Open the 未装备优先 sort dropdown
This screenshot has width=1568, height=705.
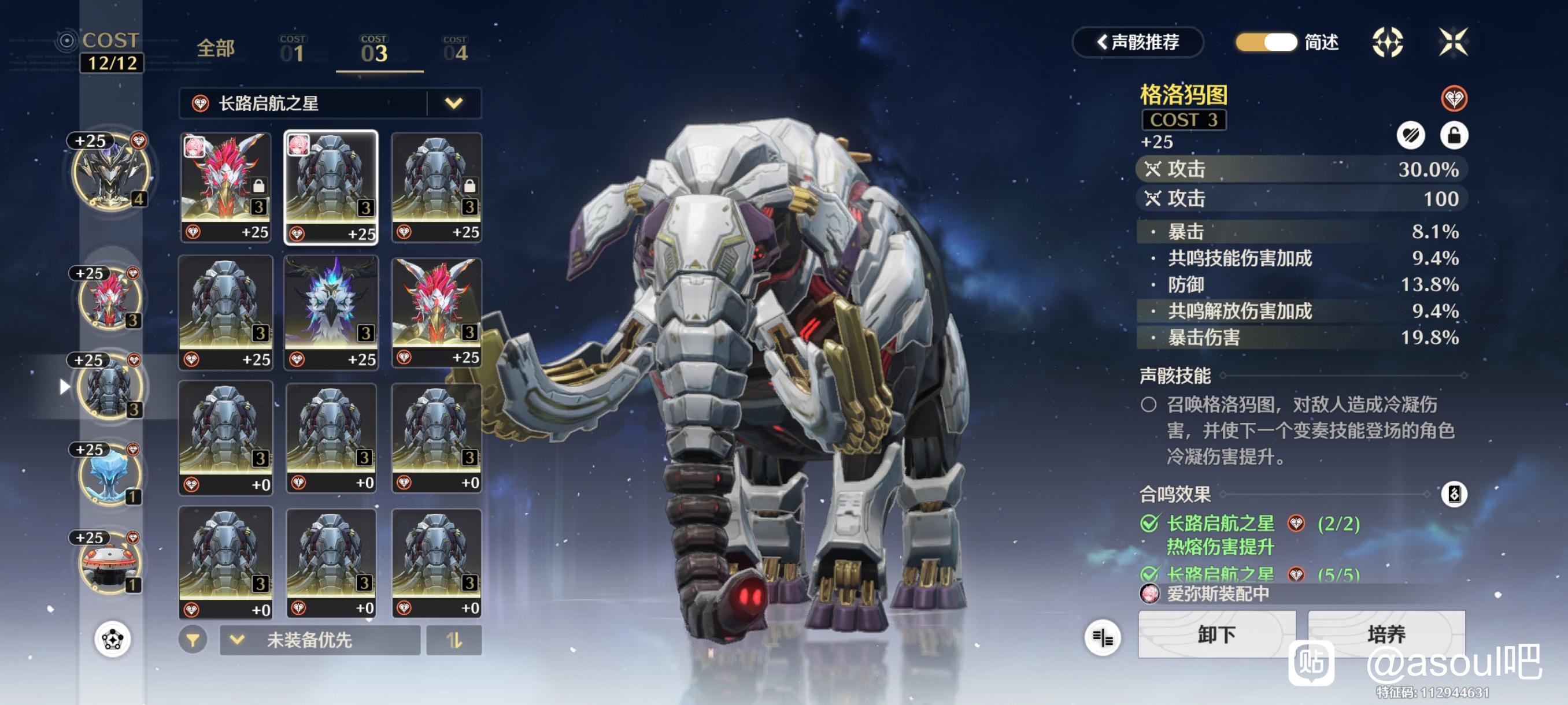pos(320,640)
